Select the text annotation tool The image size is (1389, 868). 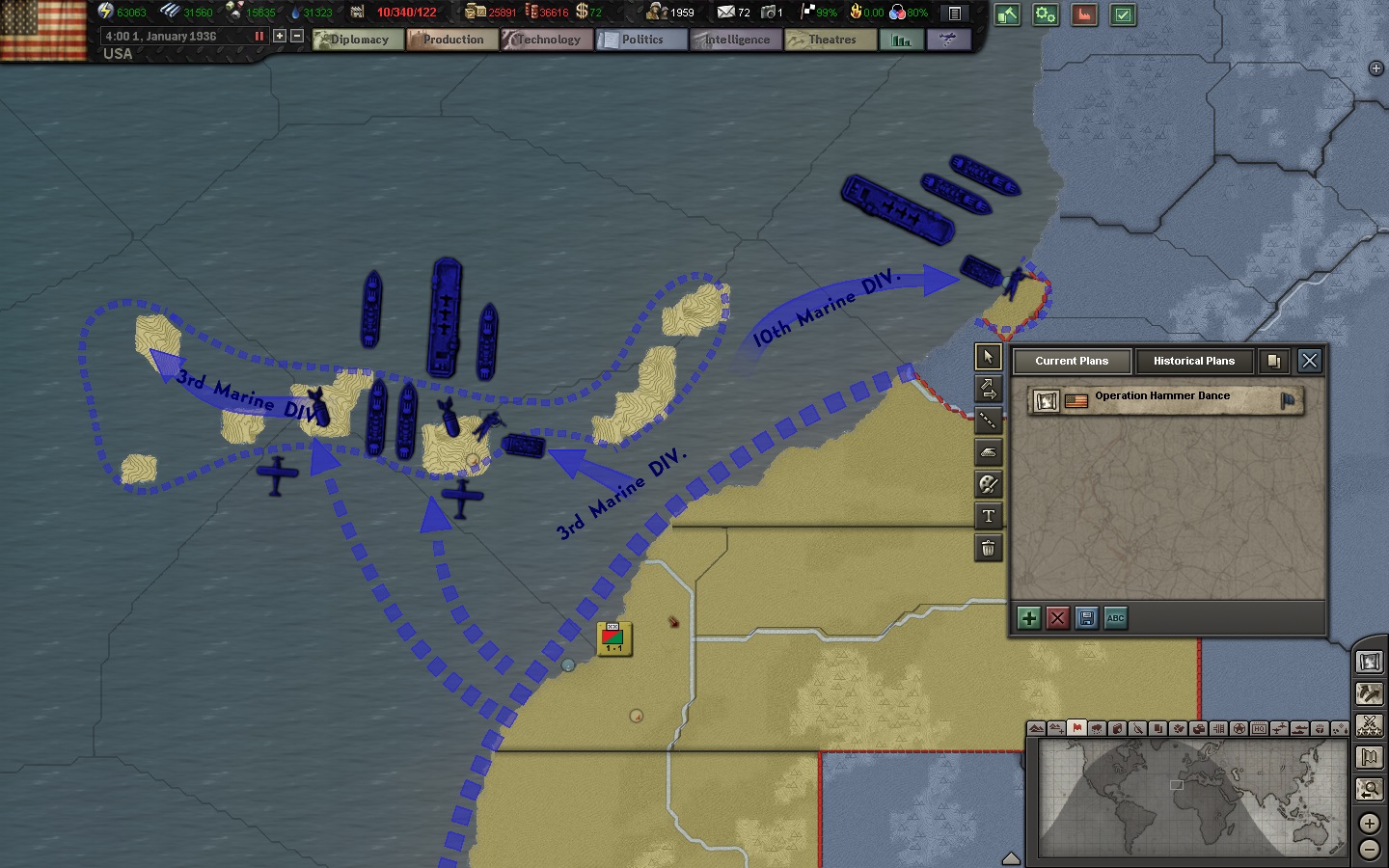pyautogui.click(x=988, y=516)
